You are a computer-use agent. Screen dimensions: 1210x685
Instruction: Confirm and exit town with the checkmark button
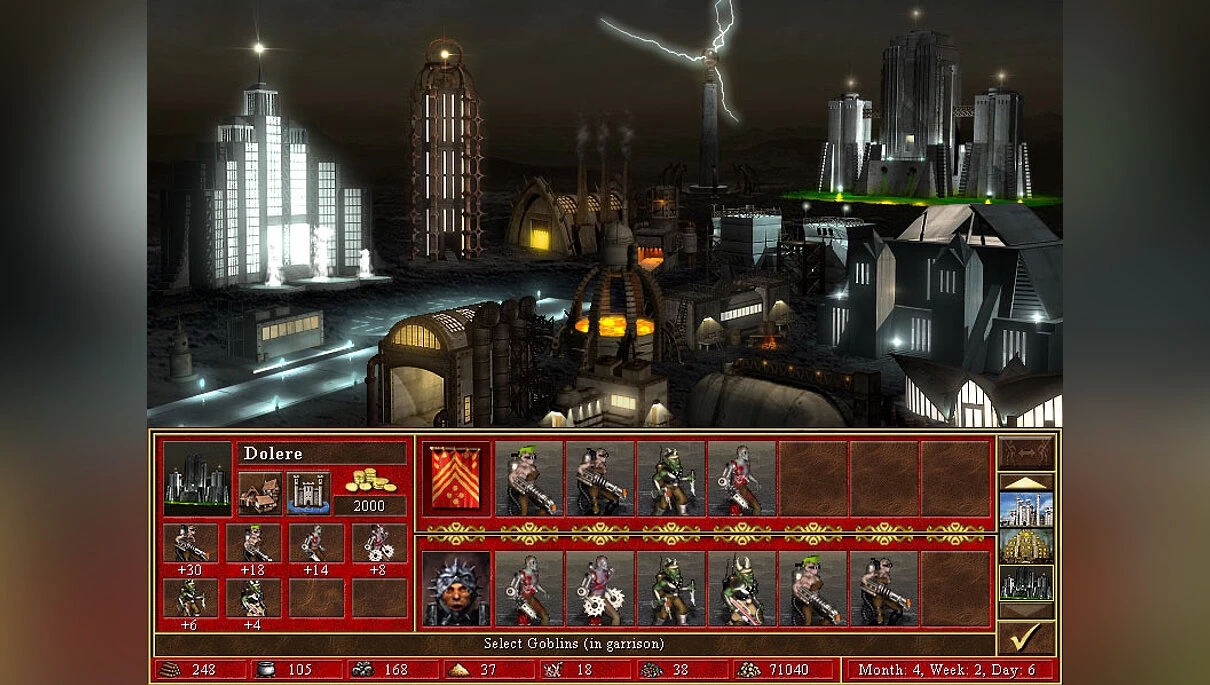[1026, 638]
